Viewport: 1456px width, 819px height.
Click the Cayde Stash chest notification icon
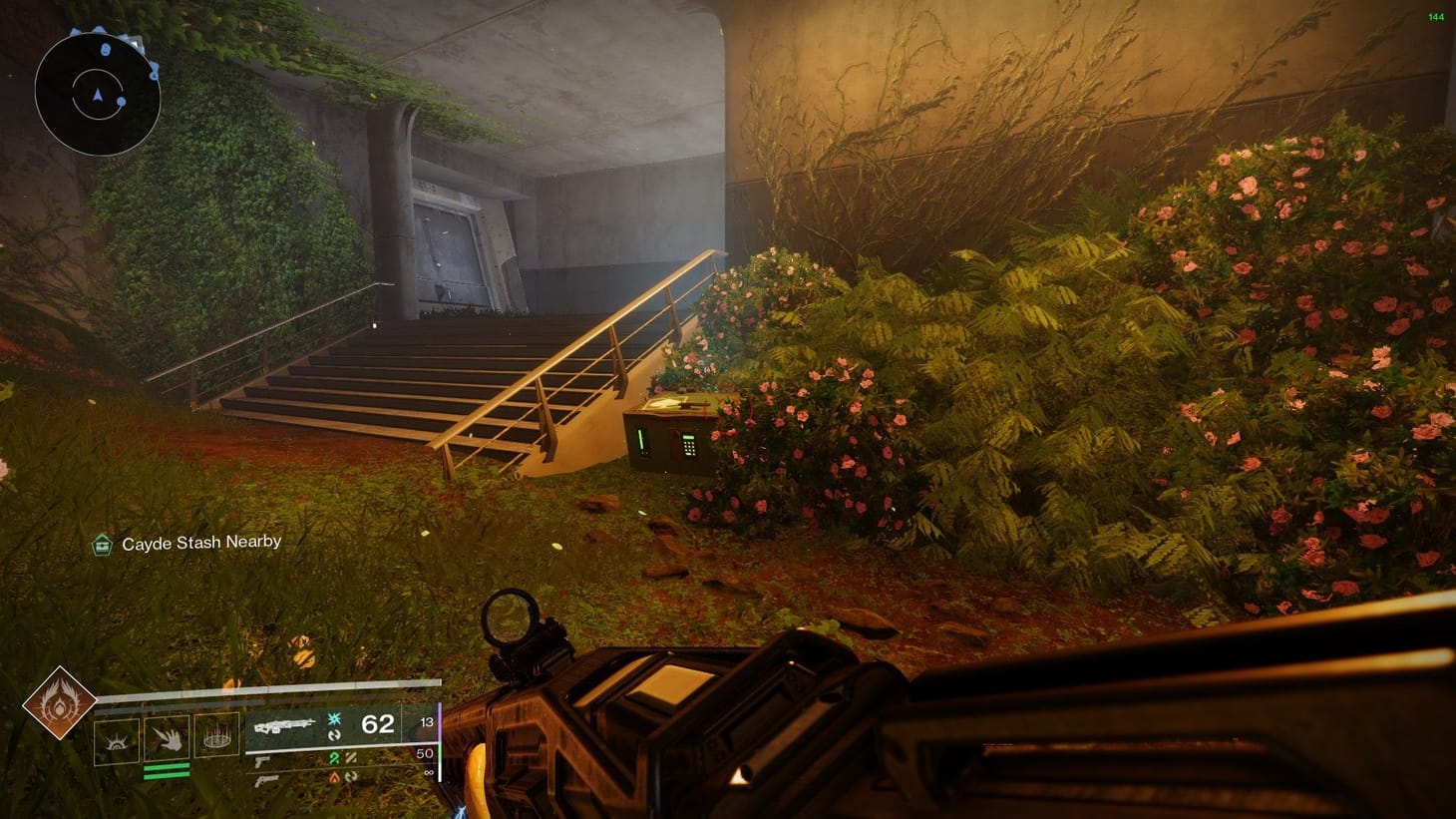[103, 545]
